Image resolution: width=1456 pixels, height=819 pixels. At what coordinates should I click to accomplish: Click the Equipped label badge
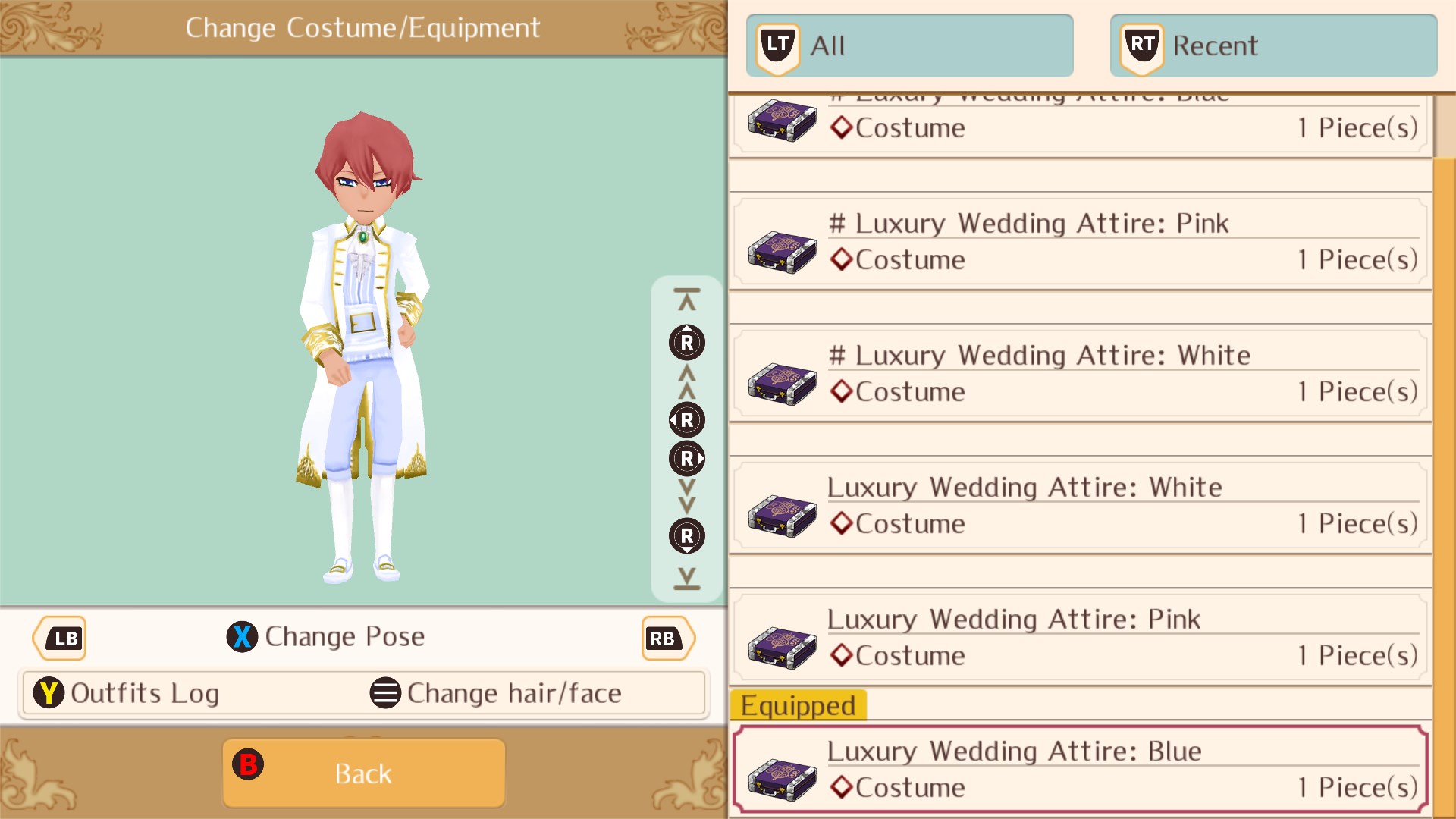pos(799,704)
